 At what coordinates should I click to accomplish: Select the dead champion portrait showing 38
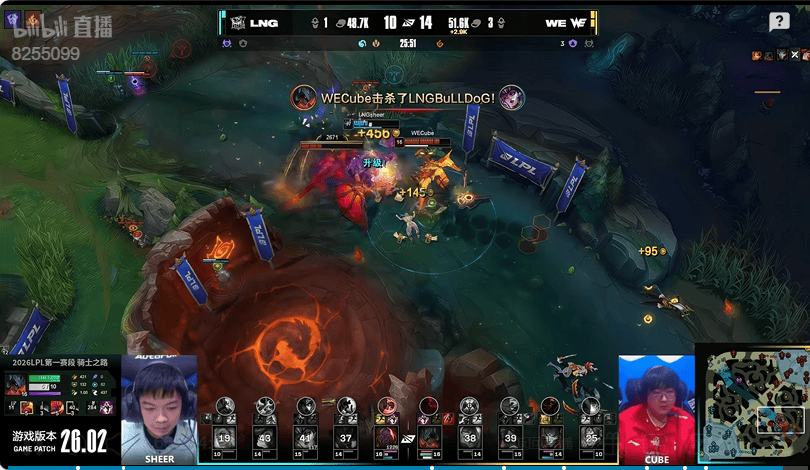[470, 437]
